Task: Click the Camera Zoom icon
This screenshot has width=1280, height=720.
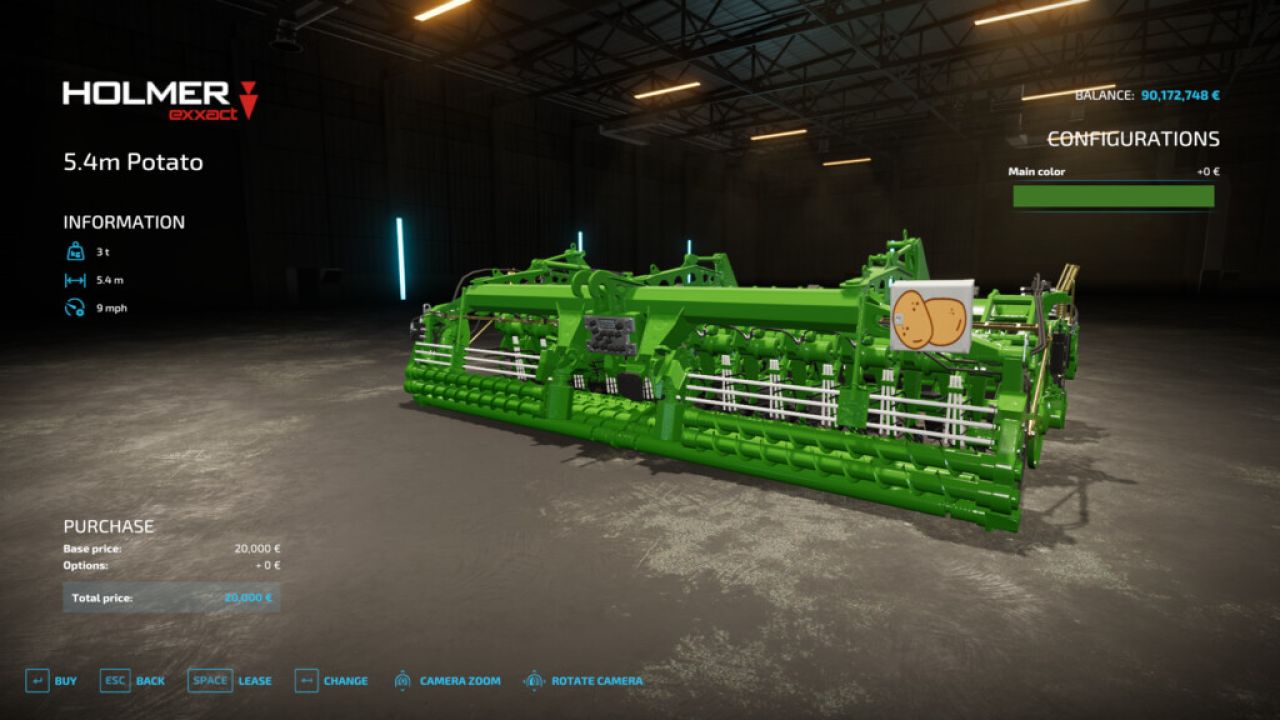Action: pos(404,680)
